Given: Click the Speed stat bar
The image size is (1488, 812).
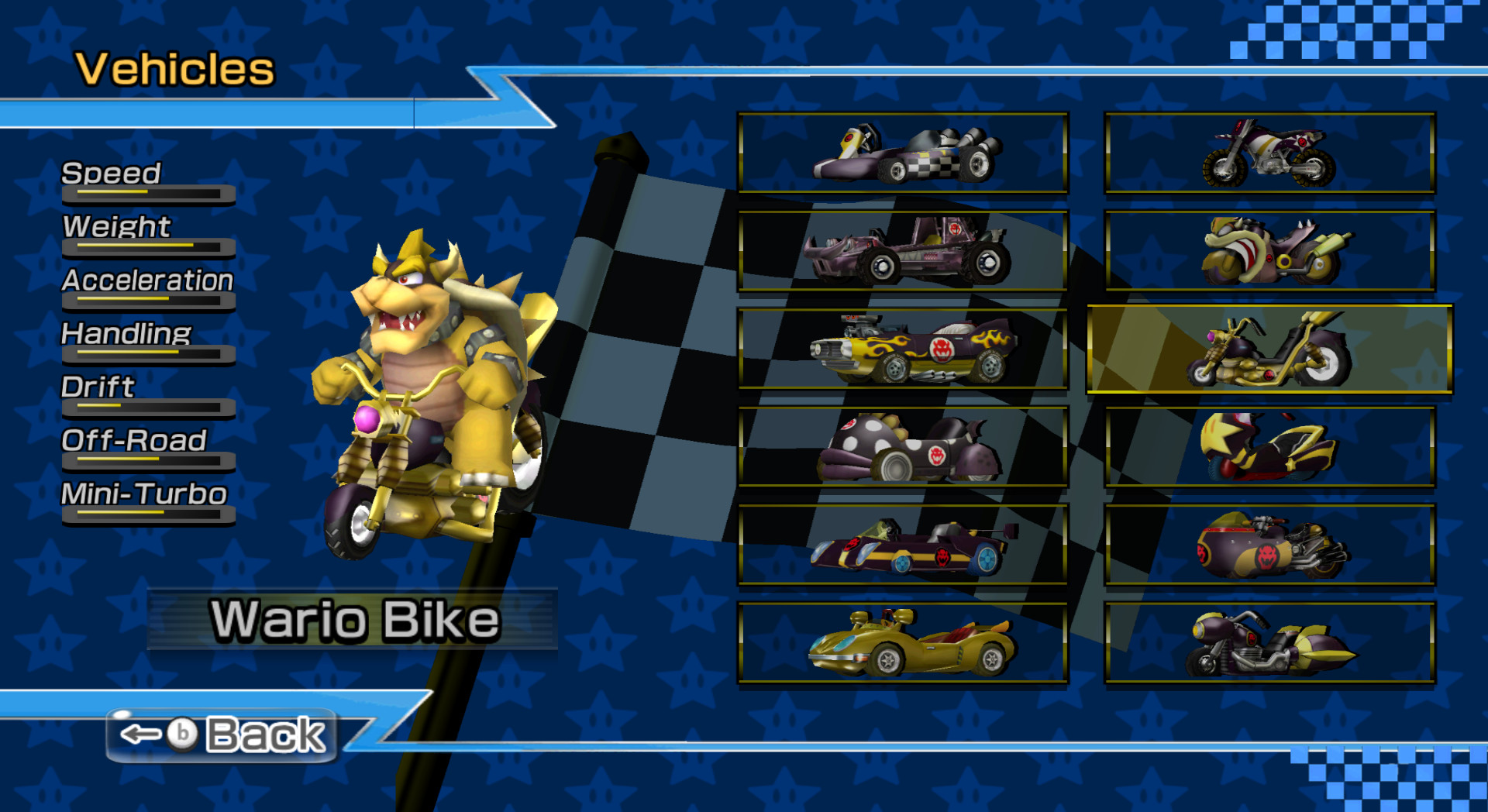Looking at the screenshot, I should pyautogui.click(x=147, y=194).
